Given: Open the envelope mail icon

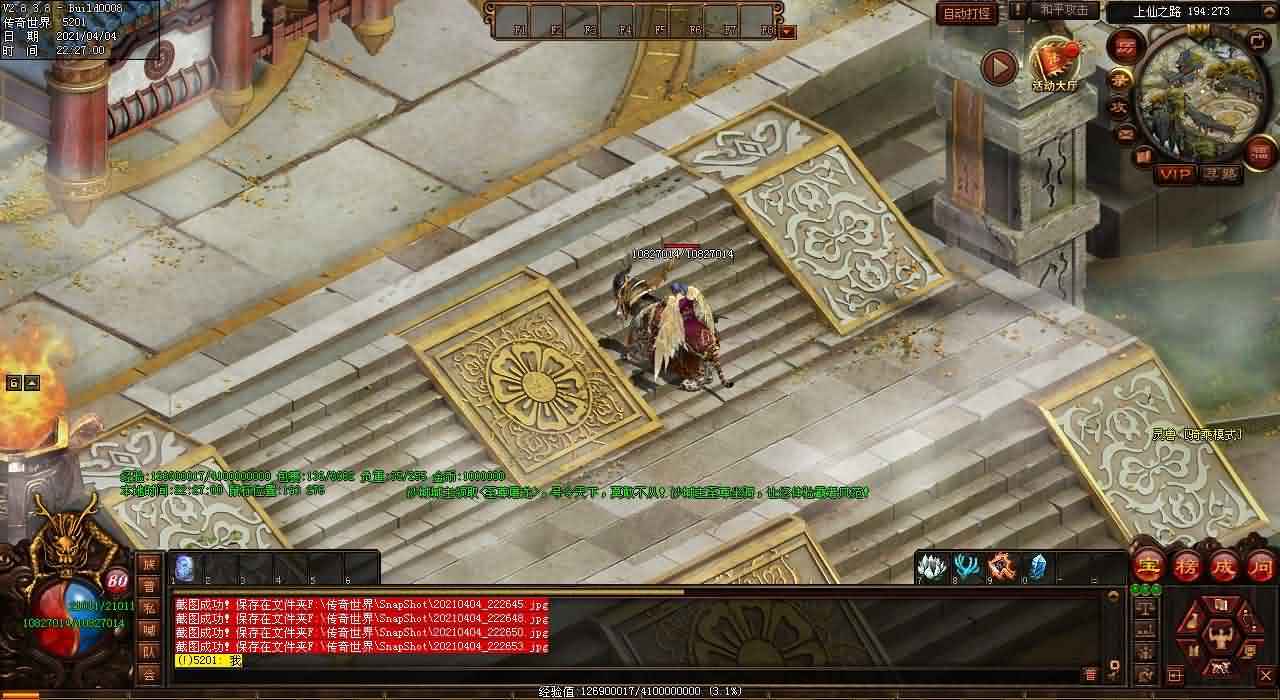Looking at the screenshot, I should (1126, 132).
